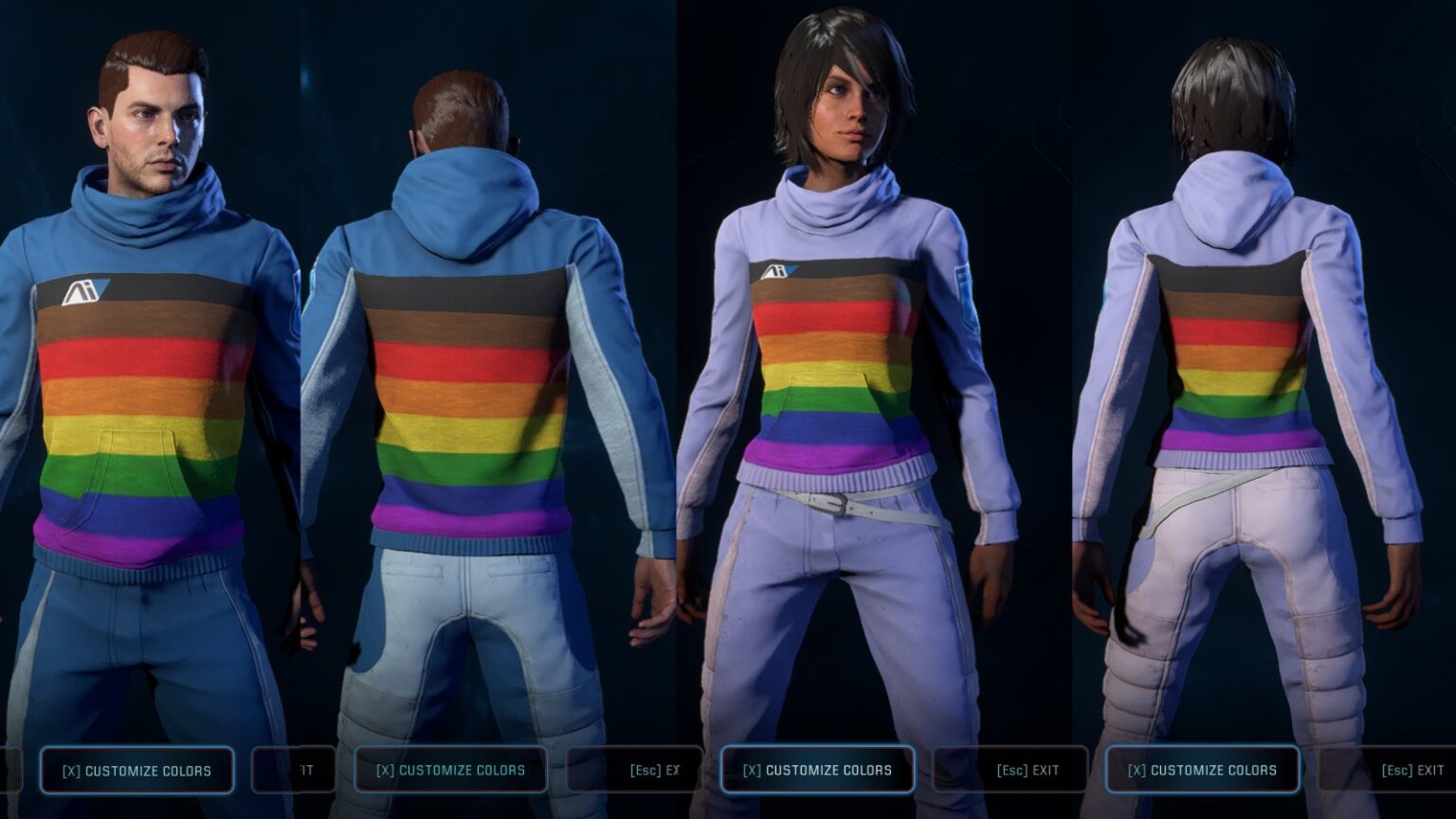Open Customize Colors for the male front view
This screenshot has width=1456, height=819.
pyautogui.click(x=136, y=771)
